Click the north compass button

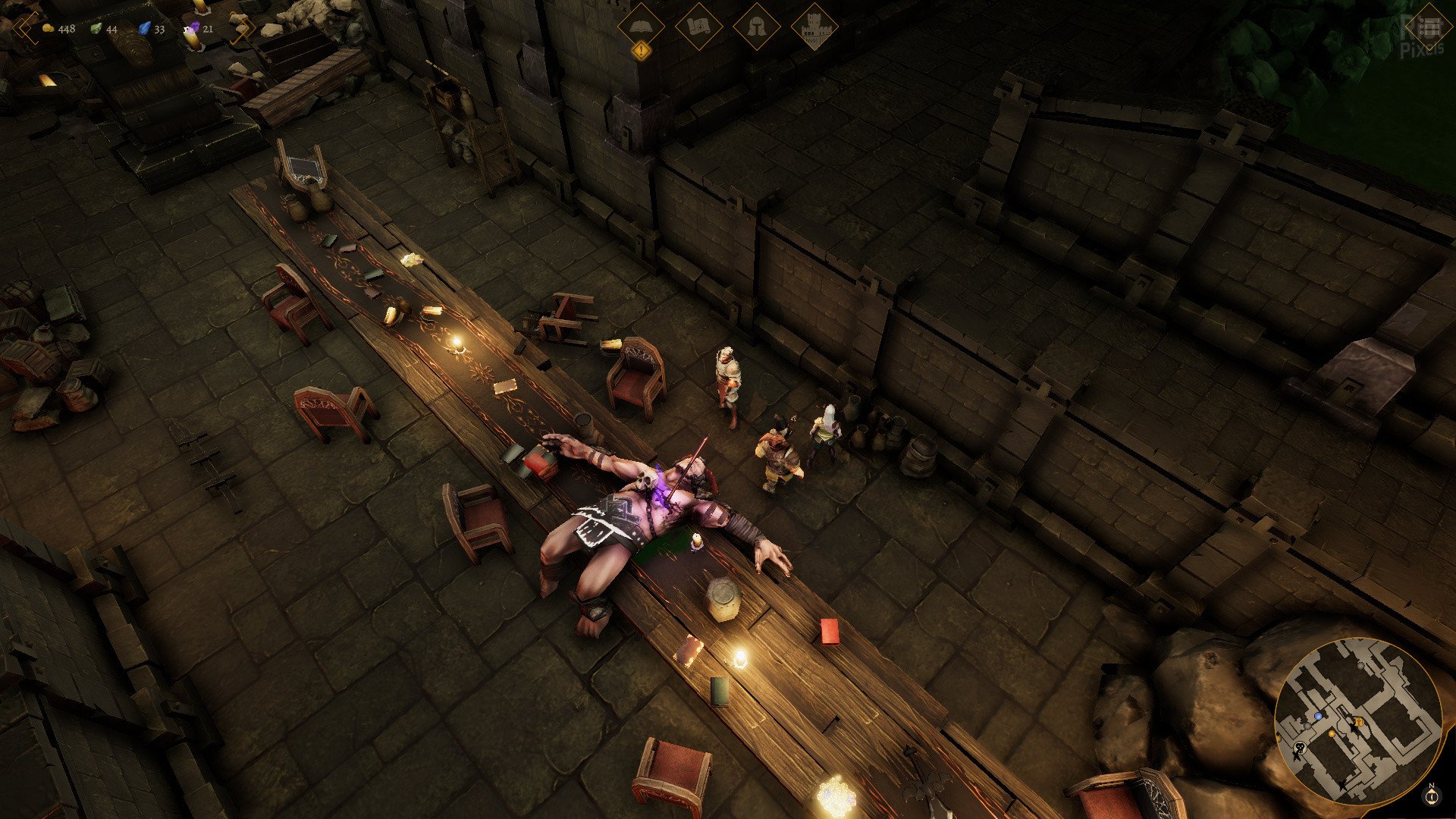1431,795
